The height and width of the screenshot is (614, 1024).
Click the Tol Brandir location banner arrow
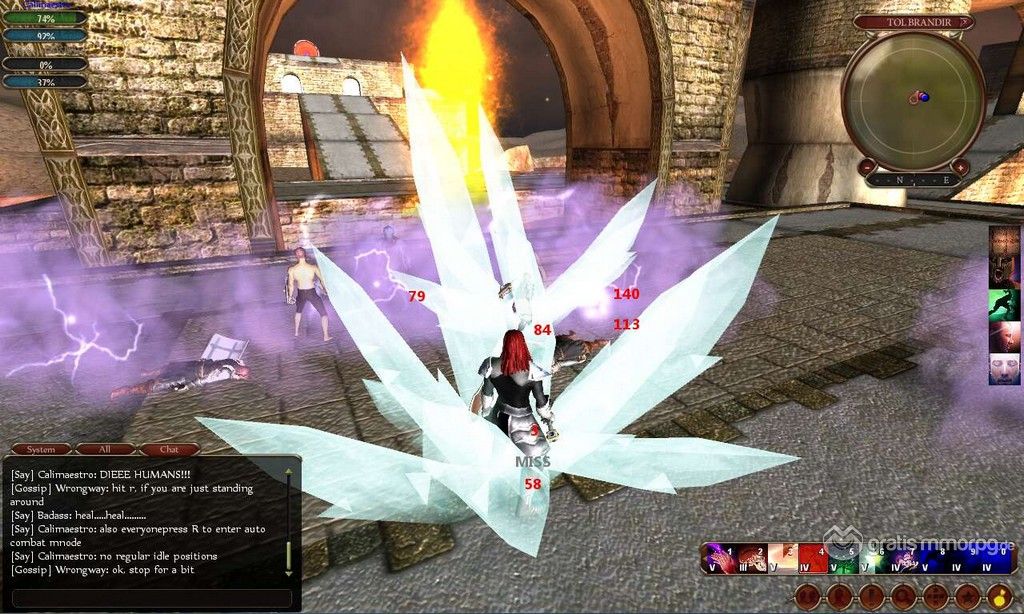point(963,21)
